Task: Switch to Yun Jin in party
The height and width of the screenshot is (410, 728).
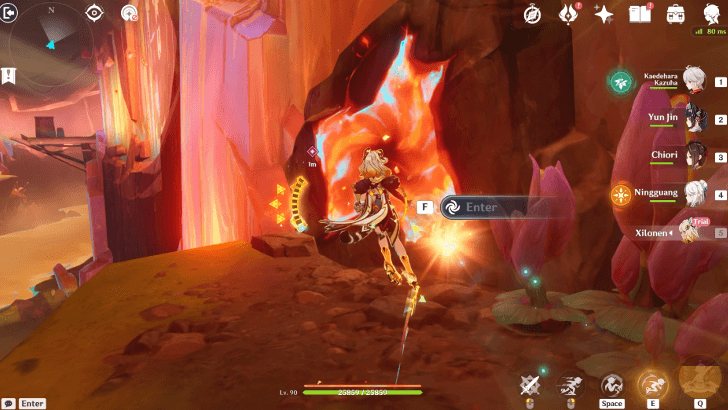Action: coord(690,120)
